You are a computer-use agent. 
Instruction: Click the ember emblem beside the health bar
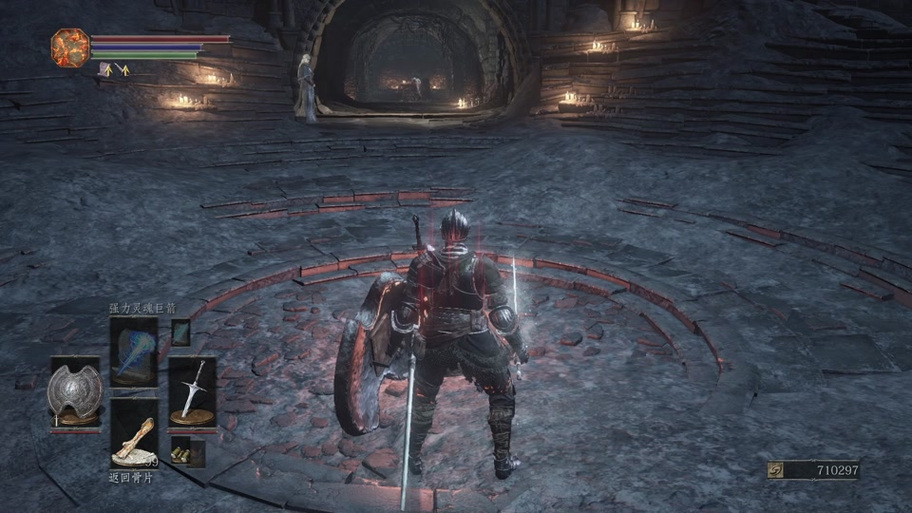pyautogui.click(x=71, y=47)
